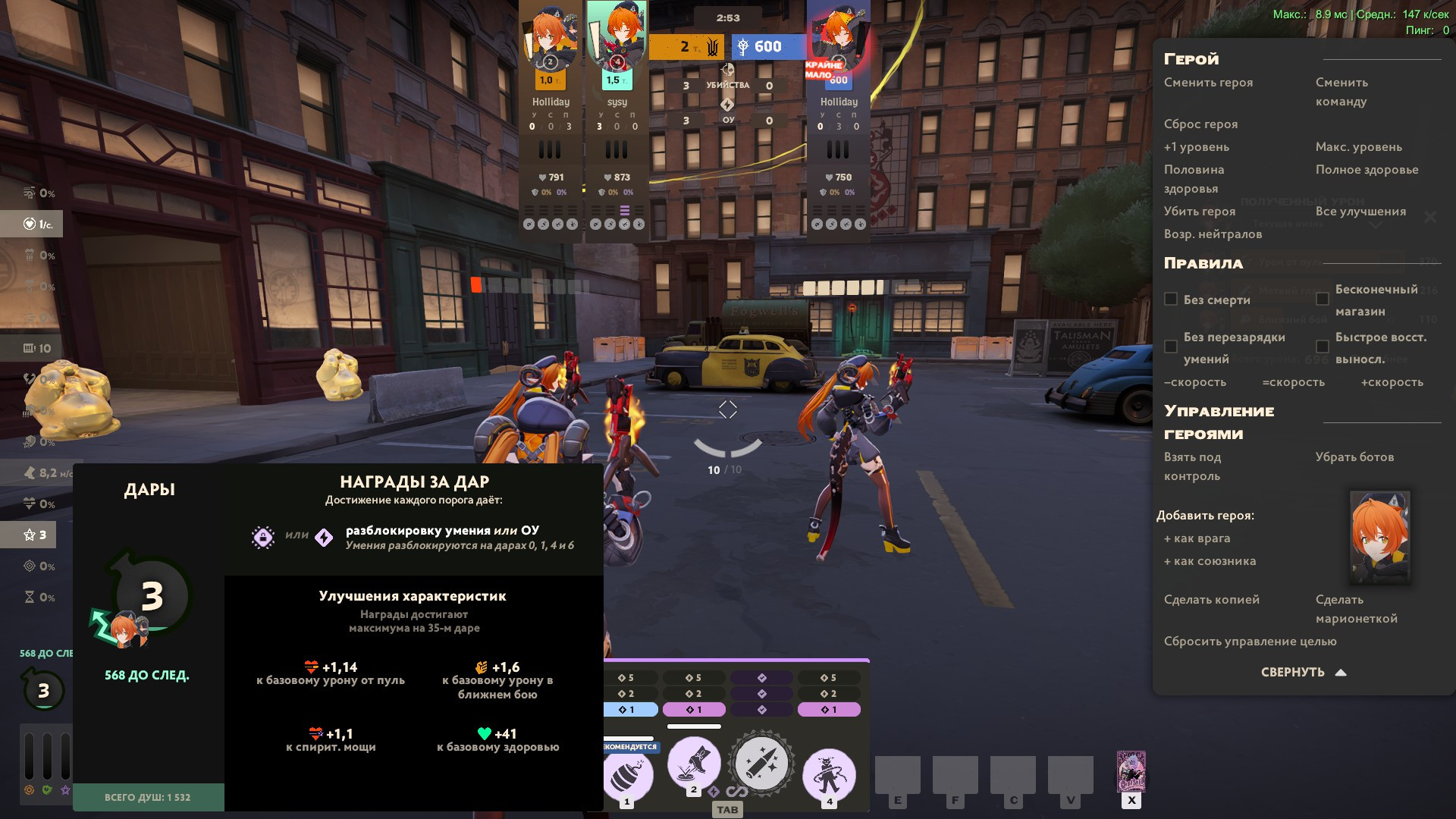Add one level with "+1 уровень"
Screen dimensions: 1456x819
pyautogui.click(x=1197, y=147)
